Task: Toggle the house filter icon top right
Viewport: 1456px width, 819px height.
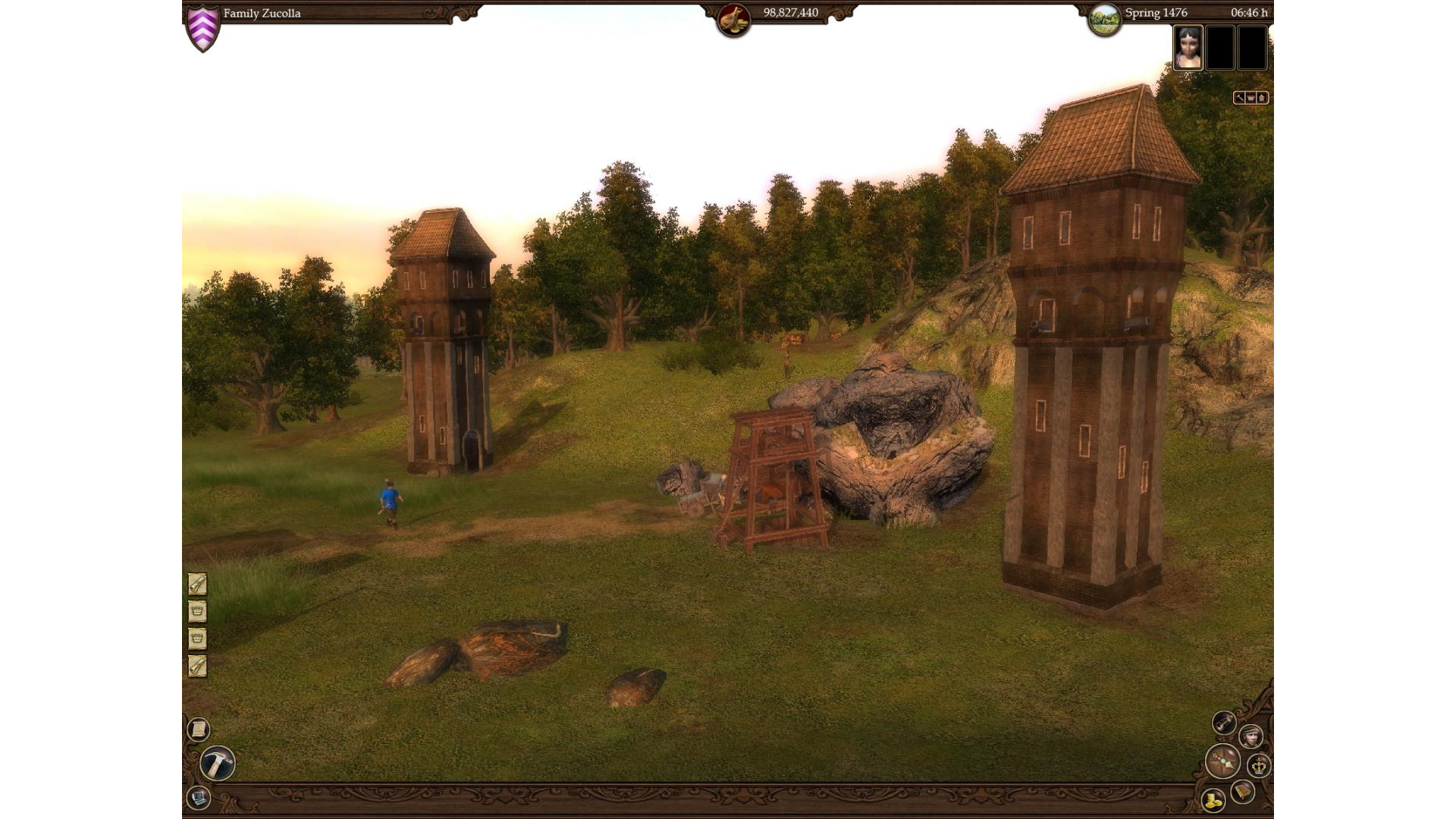Action: click(x=1261, y=97)
